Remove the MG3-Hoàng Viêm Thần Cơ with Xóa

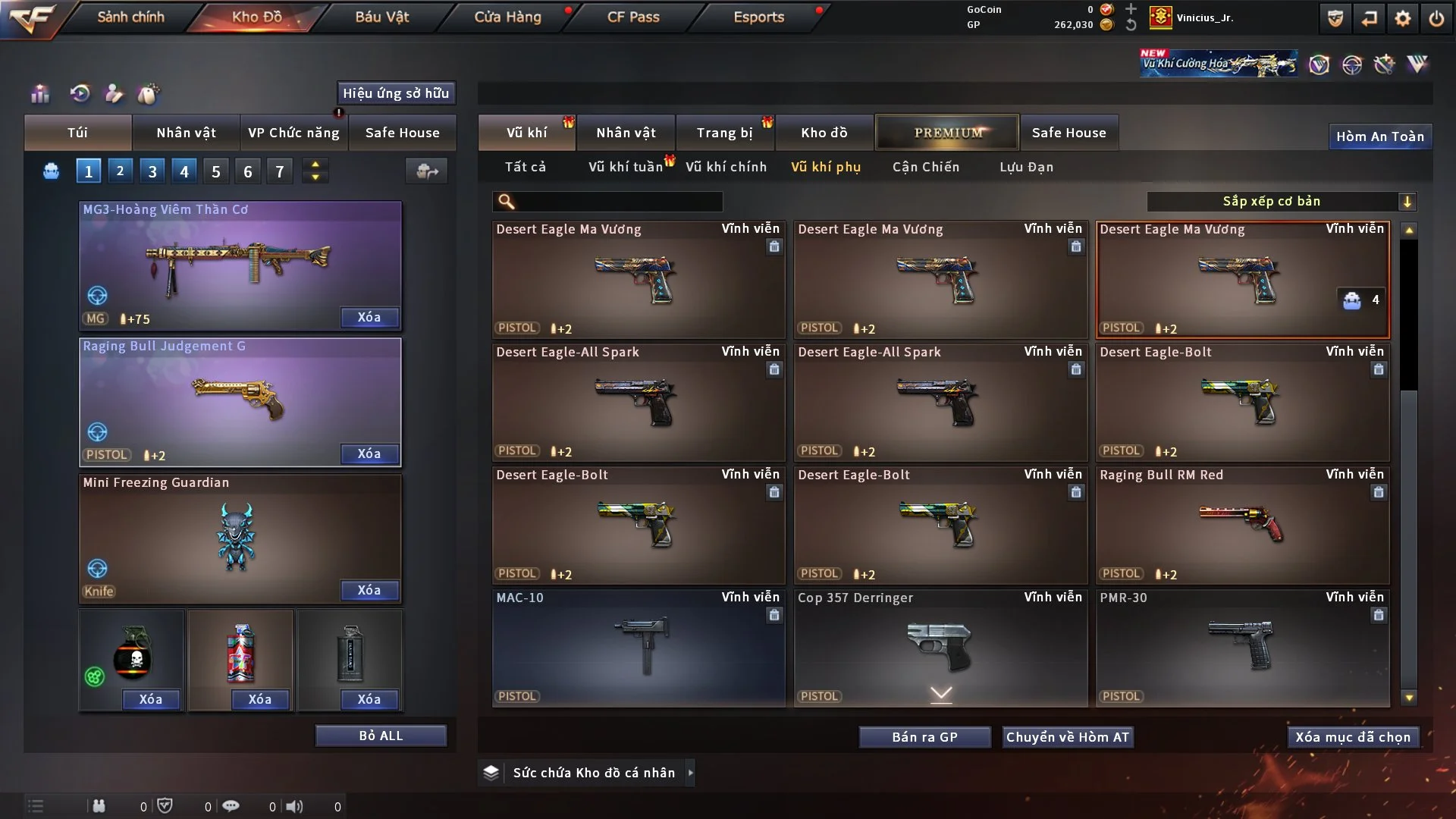(x=369, y=317)
